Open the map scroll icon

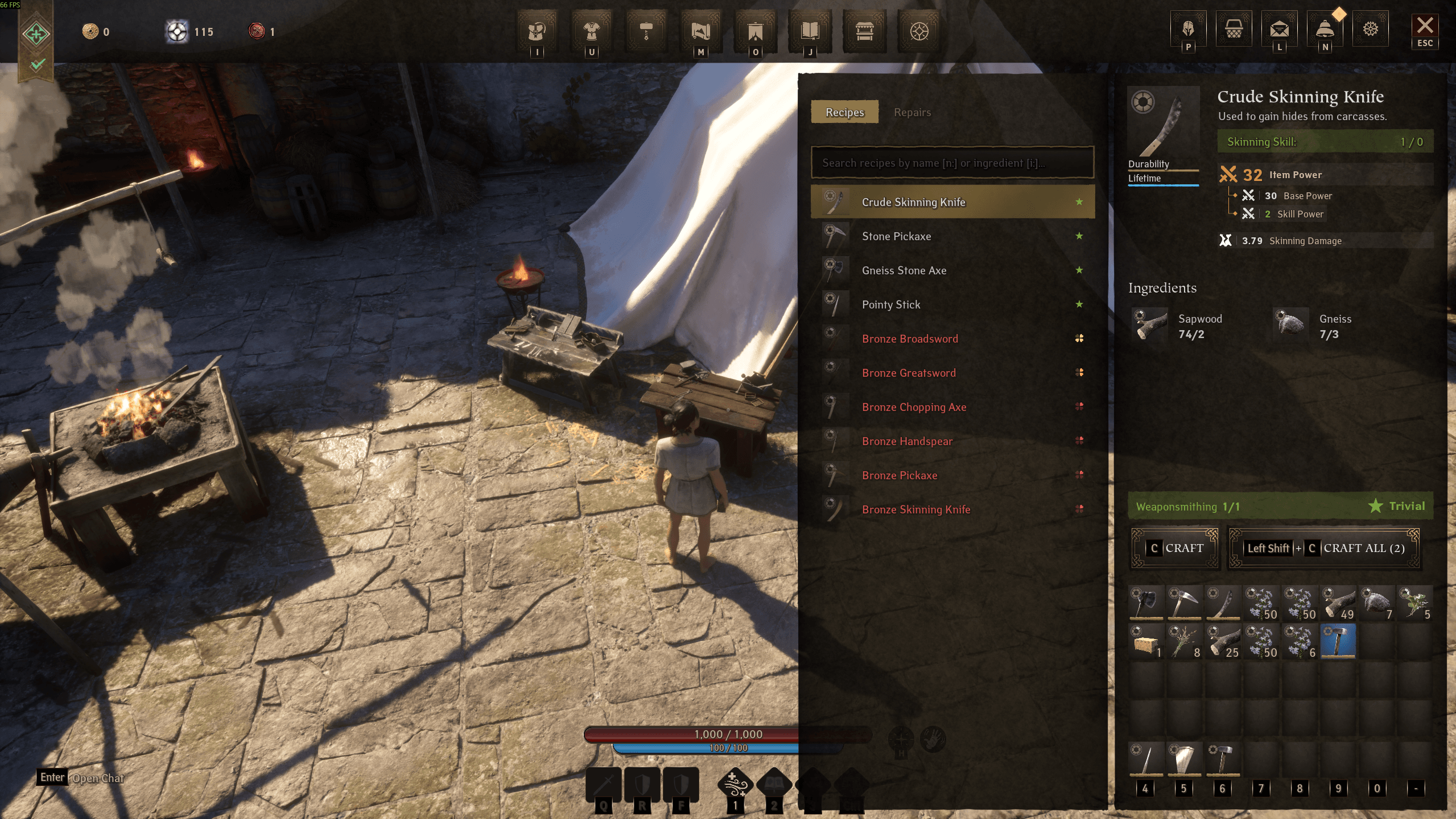(x=700, y=31)
